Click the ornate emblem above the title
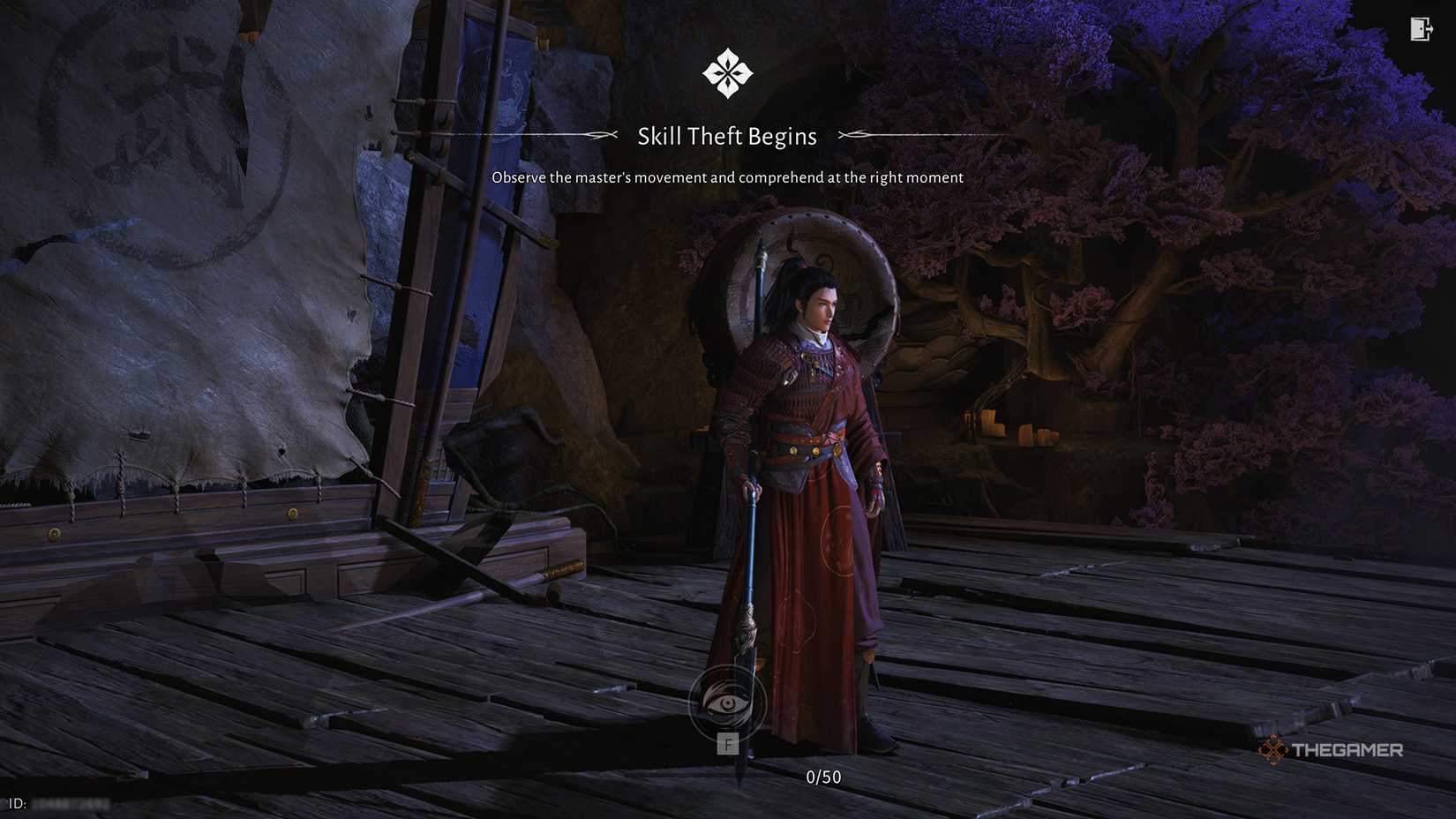1456x819 pixels. pos(726,72)
